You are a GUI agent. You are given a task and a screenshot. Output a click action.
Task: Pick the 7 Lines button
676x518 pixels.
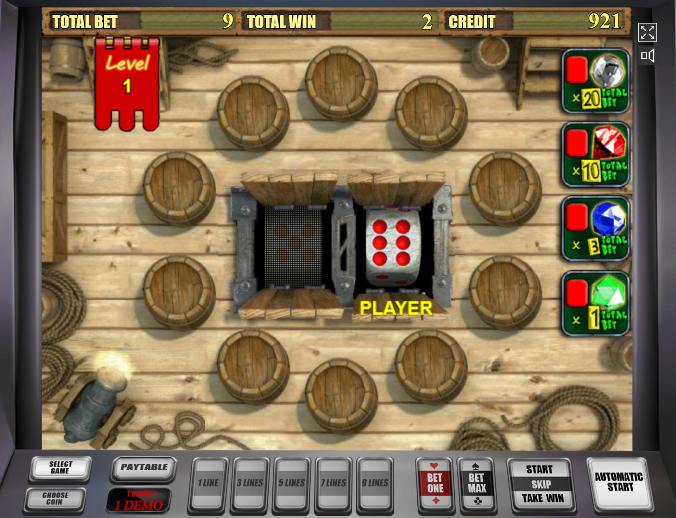click(333, 483)
